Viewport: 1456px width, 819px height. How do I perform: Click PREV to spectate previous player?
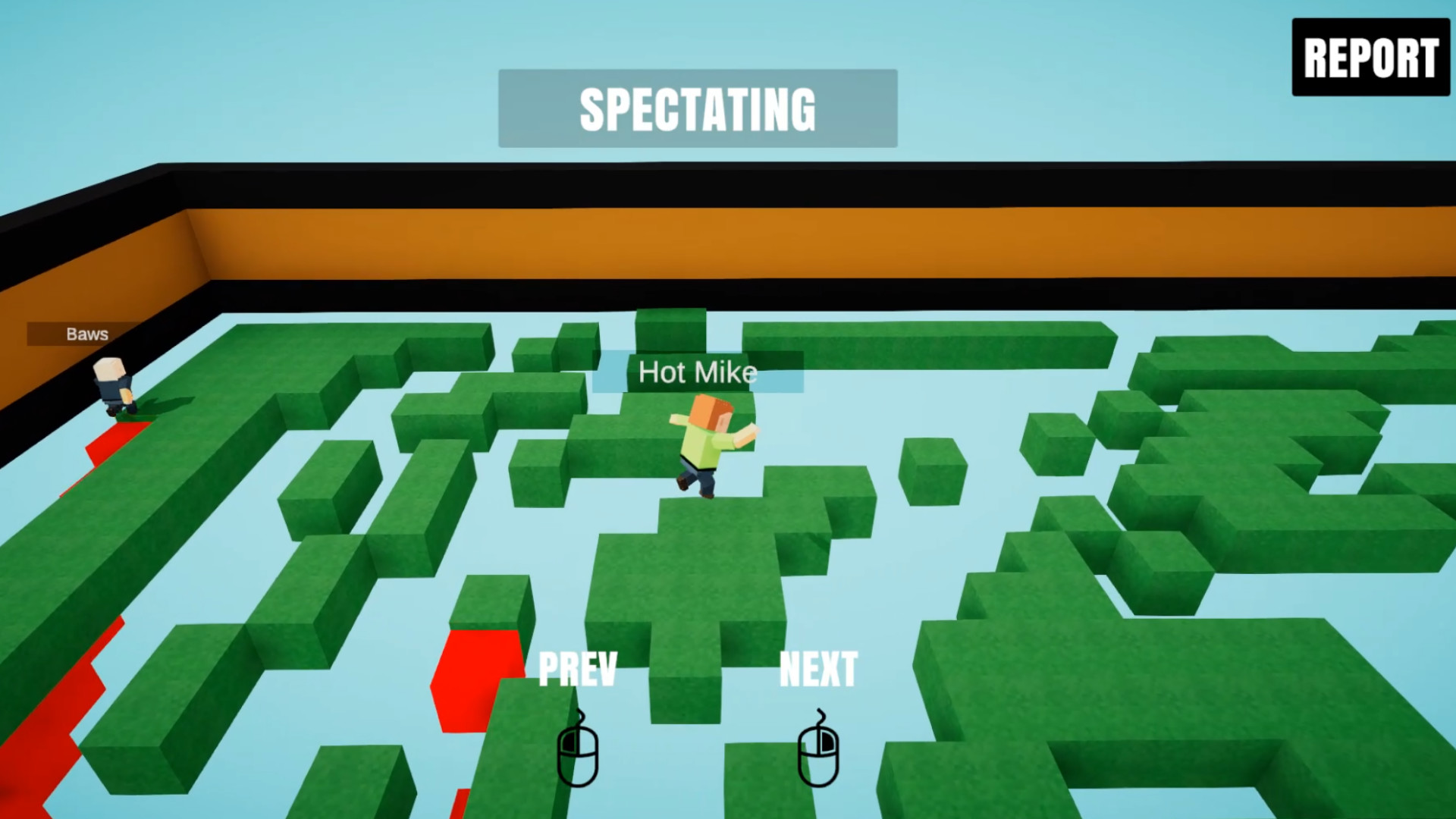(x=579, y=669)
